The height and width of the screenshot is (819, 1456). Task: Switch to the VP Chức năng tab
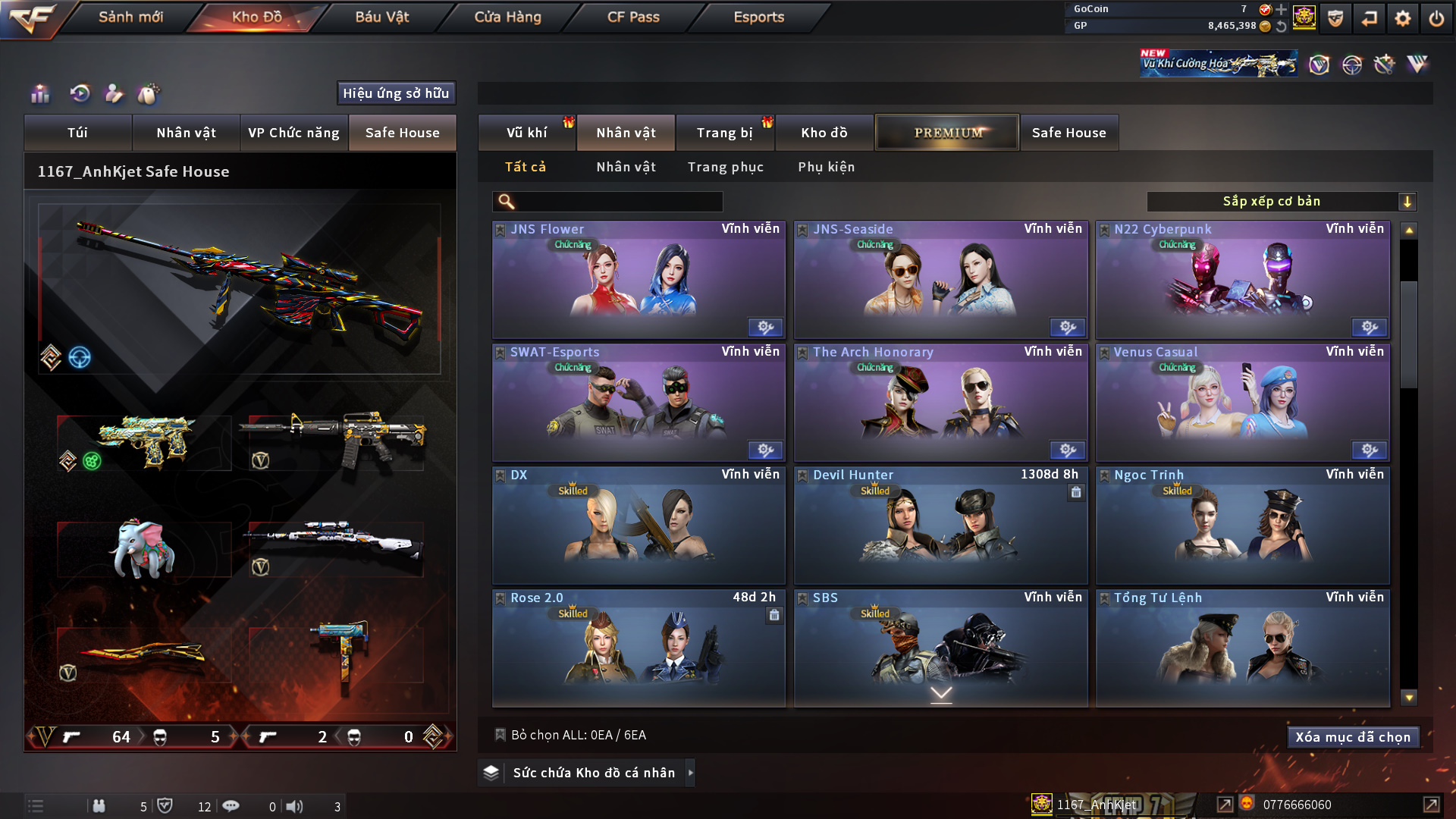pyautogui.click(x=293, y=133)
